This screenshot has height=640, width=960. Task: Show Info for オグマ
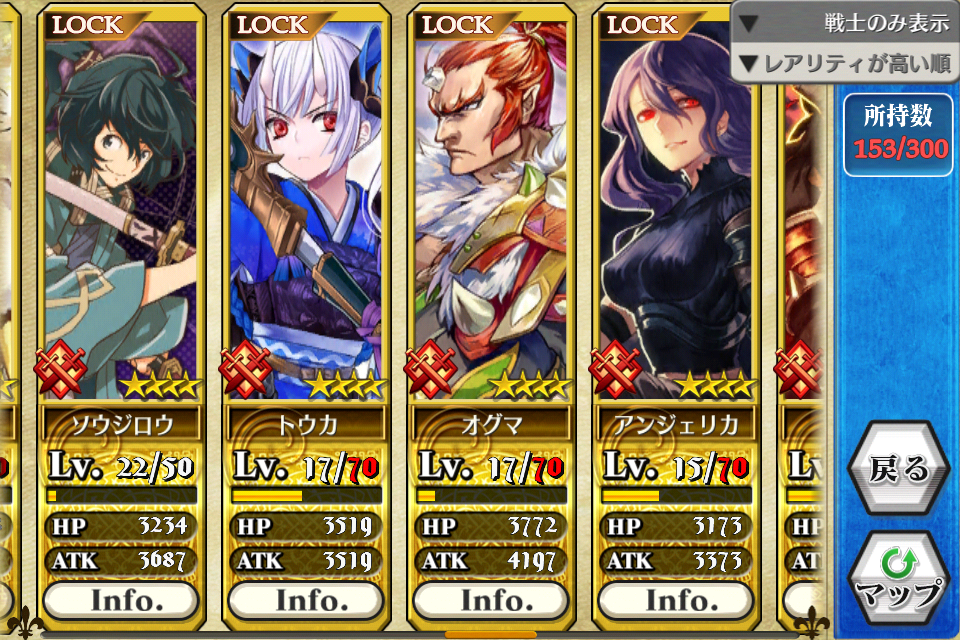pyautogui.click(x=491, y=600)
